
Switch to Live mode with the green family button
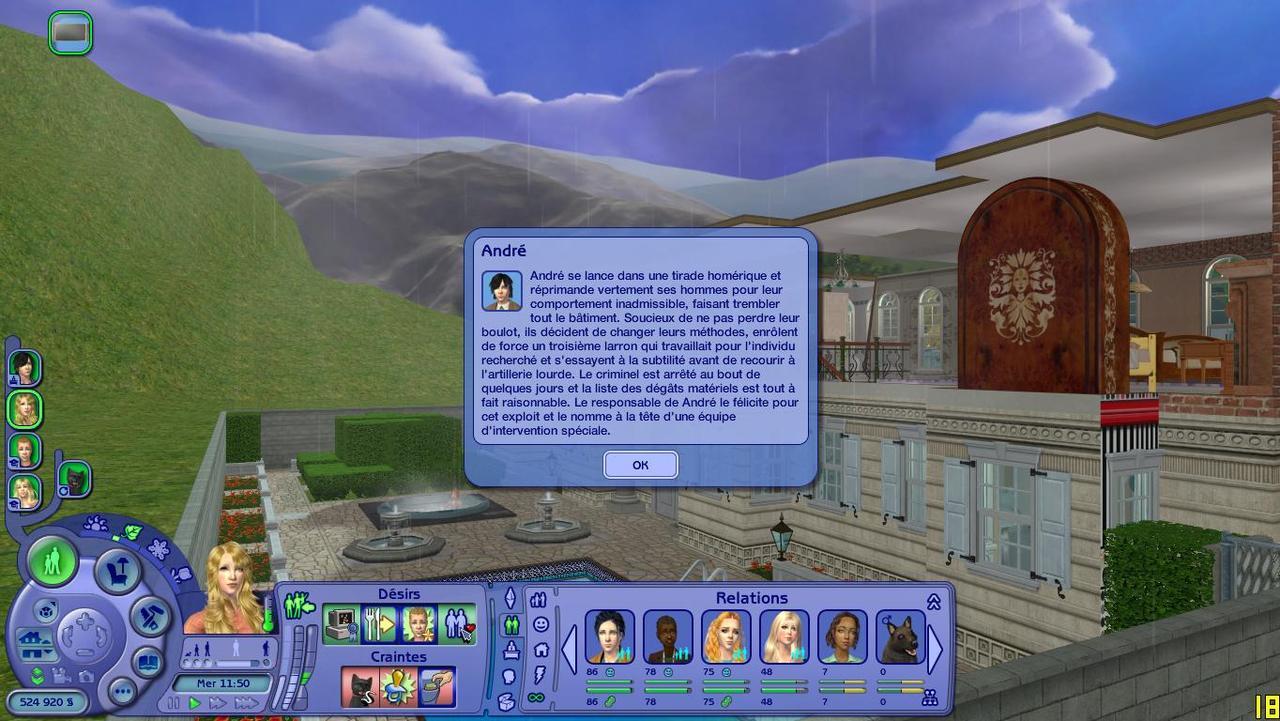[x=52, y=562]
